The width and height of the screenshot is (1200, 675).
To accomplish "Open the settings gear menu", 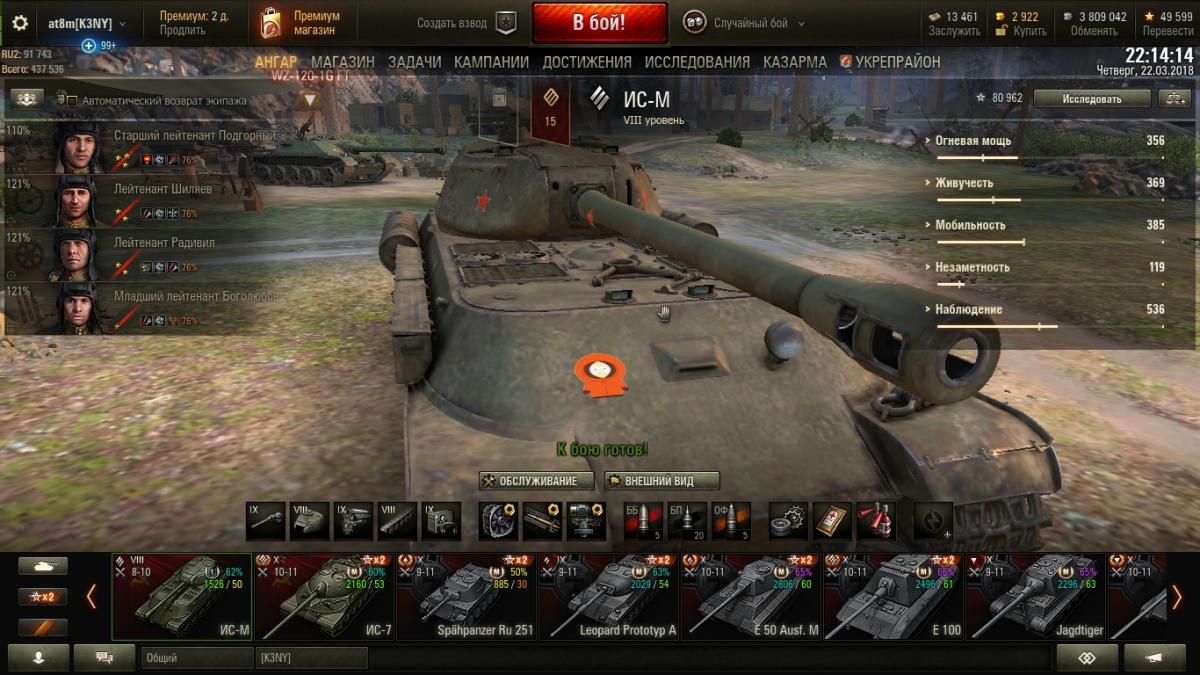I will [x=20, y=23].
